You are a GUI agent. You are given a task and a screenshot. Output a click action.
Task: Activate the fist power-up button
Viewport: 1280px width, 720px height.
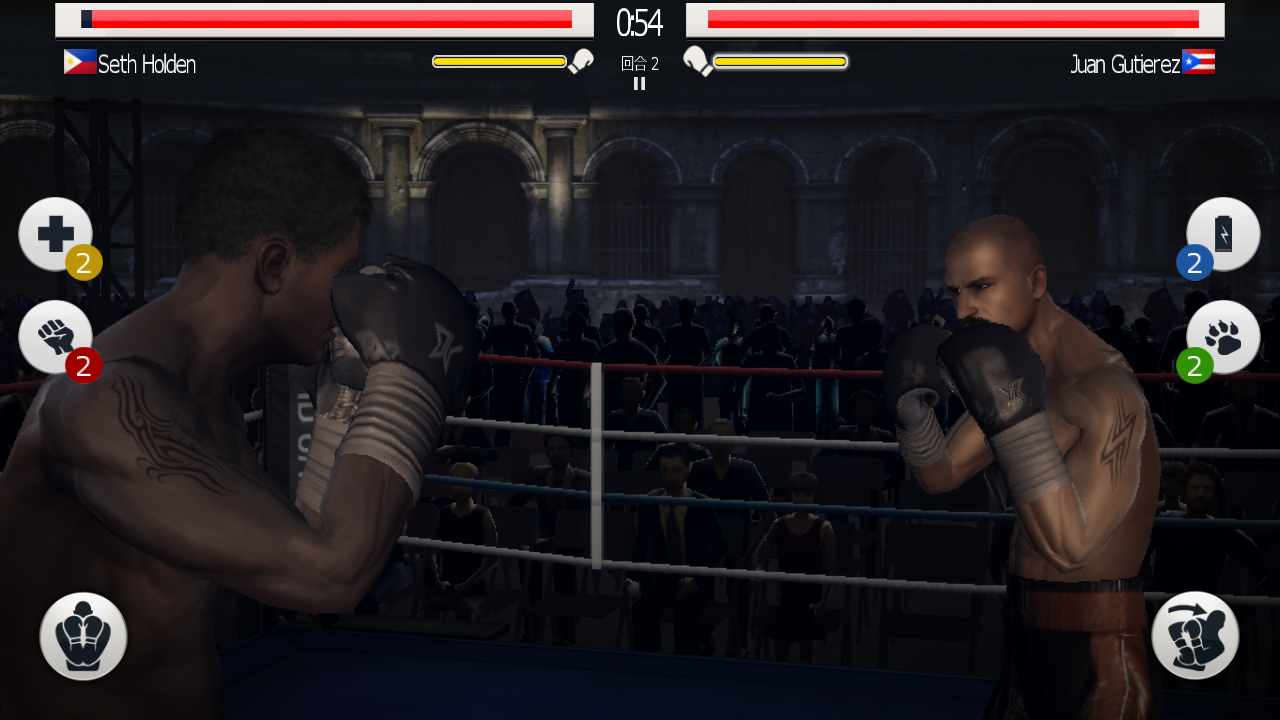55,337
